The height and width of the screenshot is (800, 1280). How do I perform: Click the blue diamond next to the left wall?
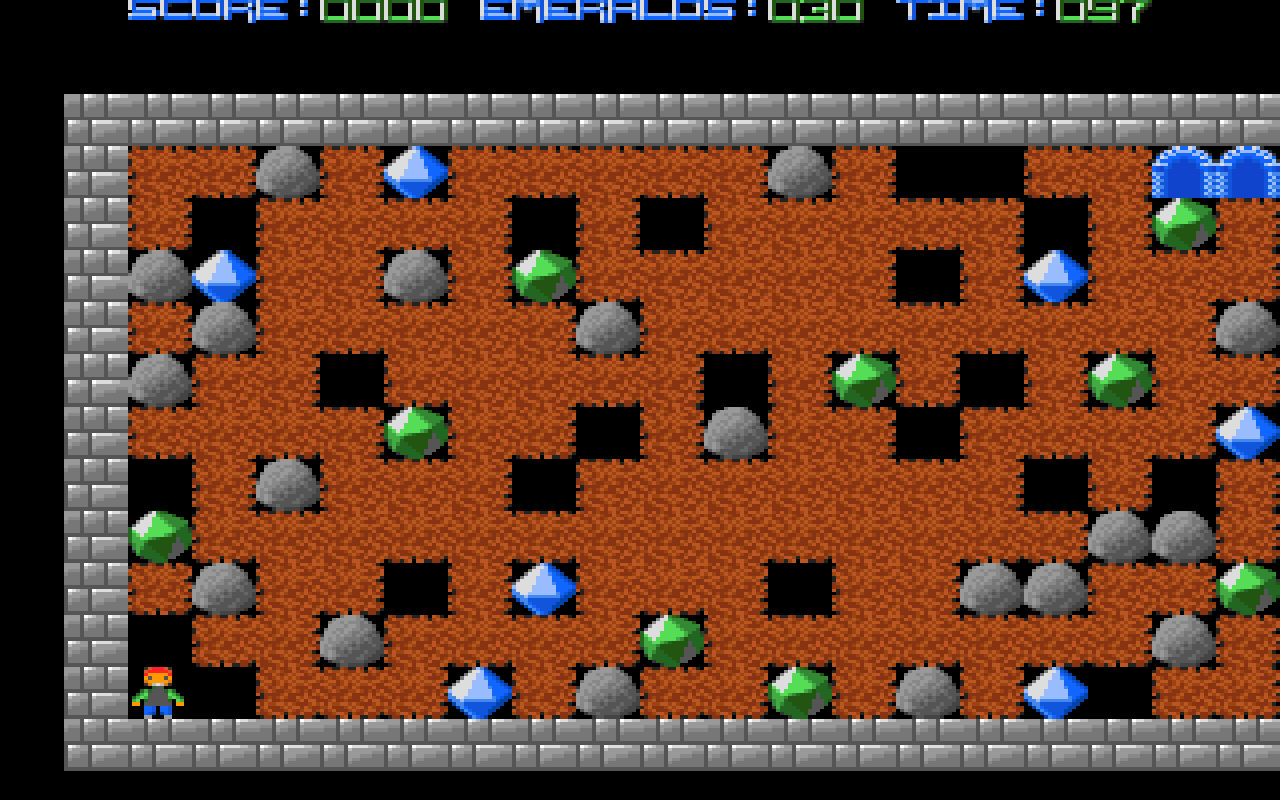[222, 275]
